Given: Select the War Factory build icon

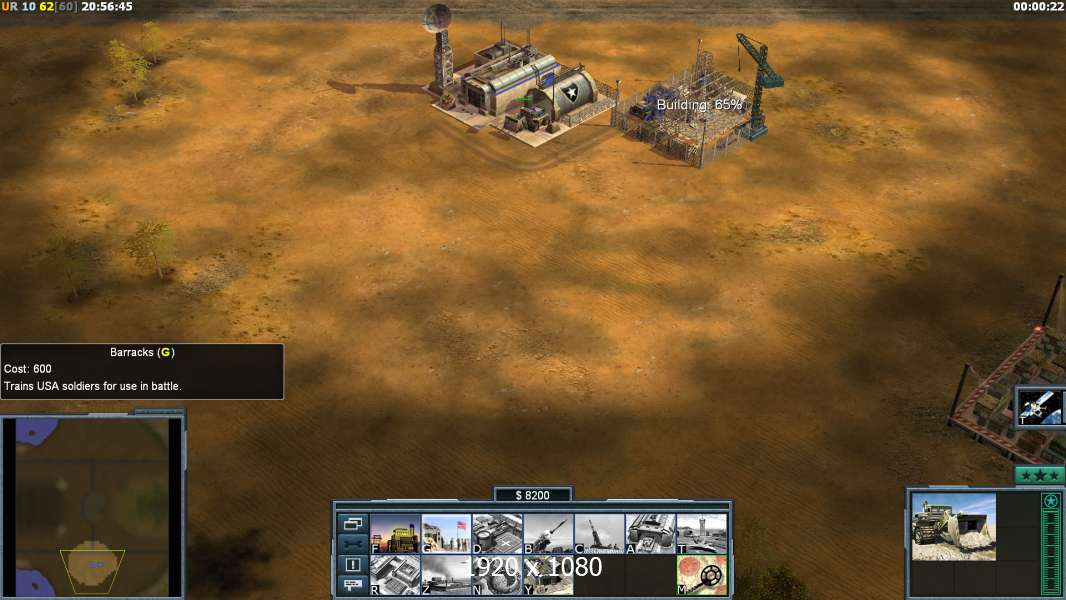Looking at the screenshot, I should (650, 534).
